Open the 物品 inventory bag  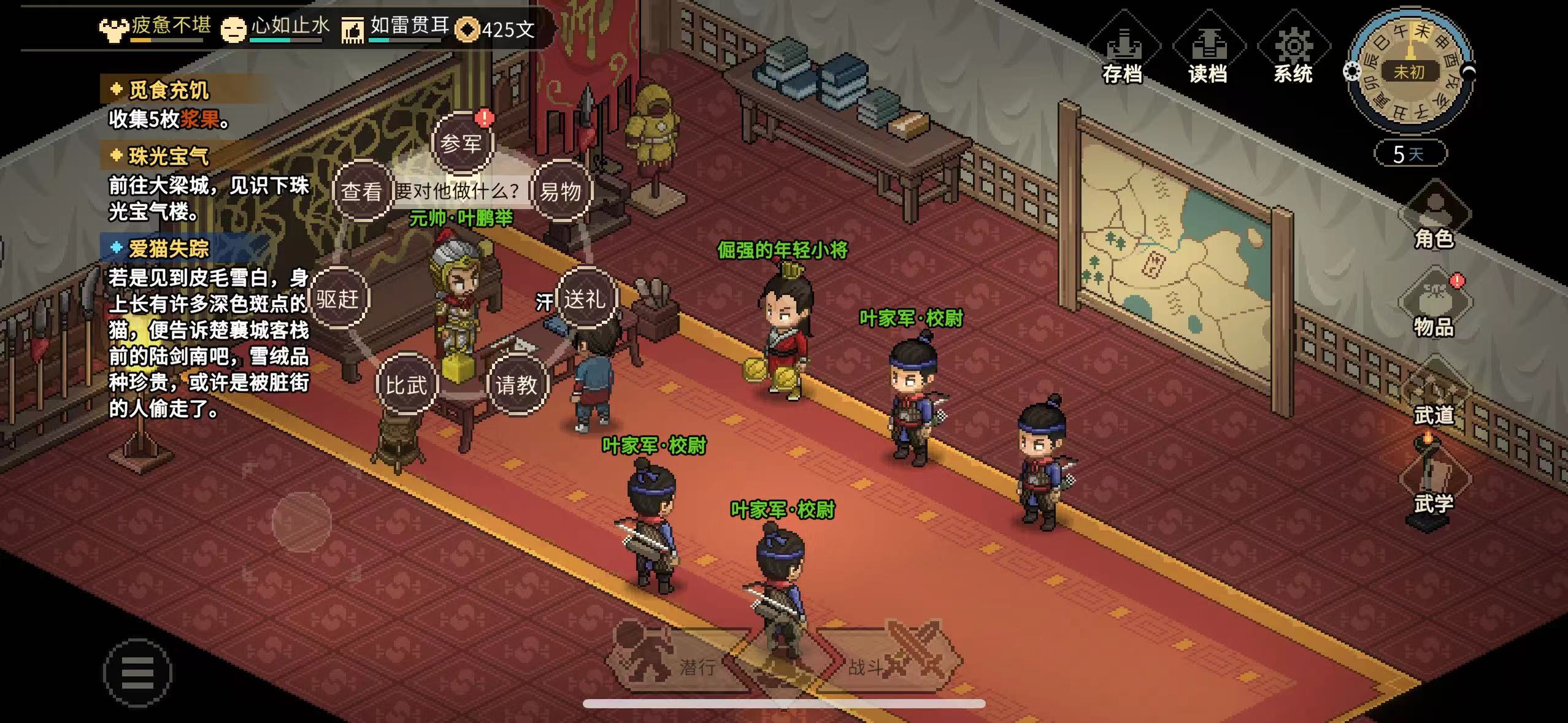1434,308
